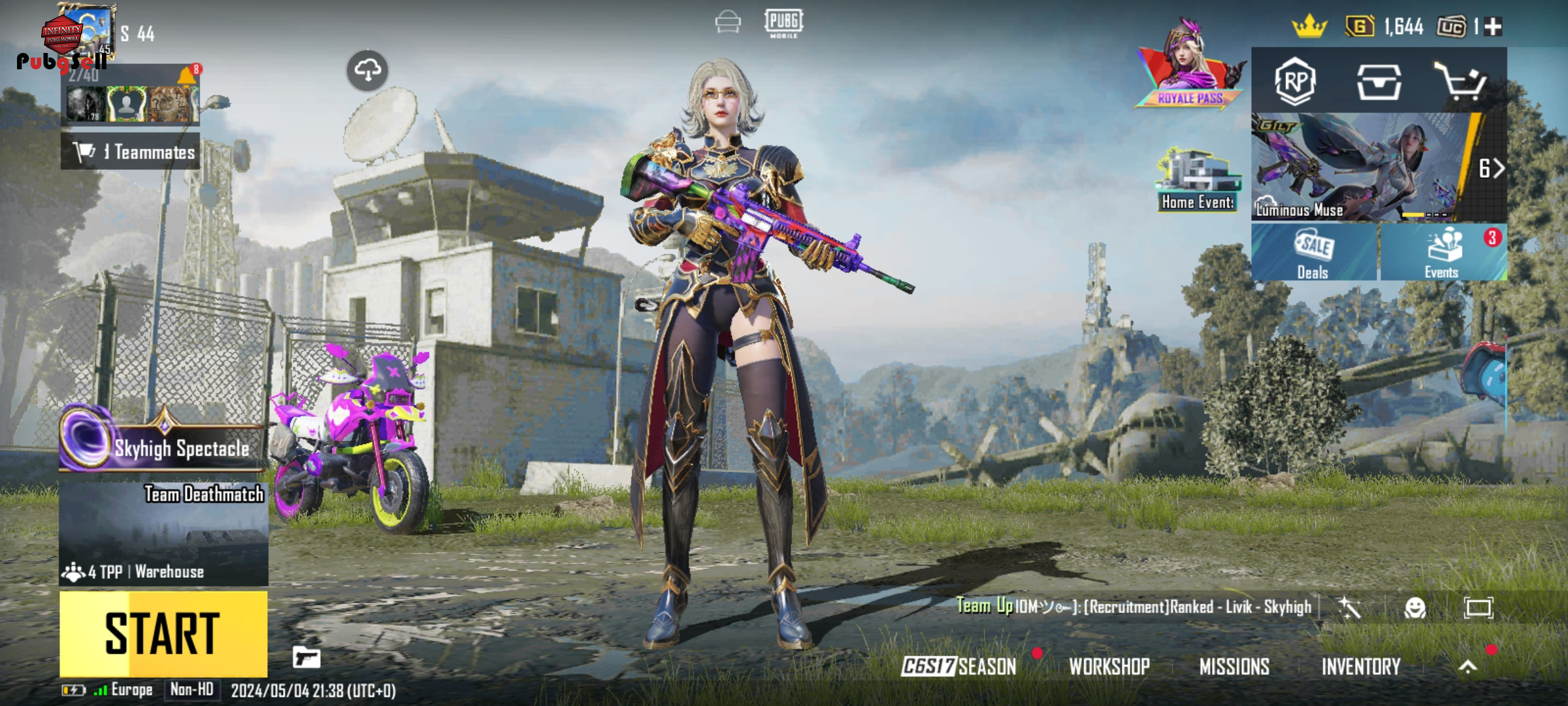Open Home Event
Screen dimensions: 1568x706
click(1198, 180)
